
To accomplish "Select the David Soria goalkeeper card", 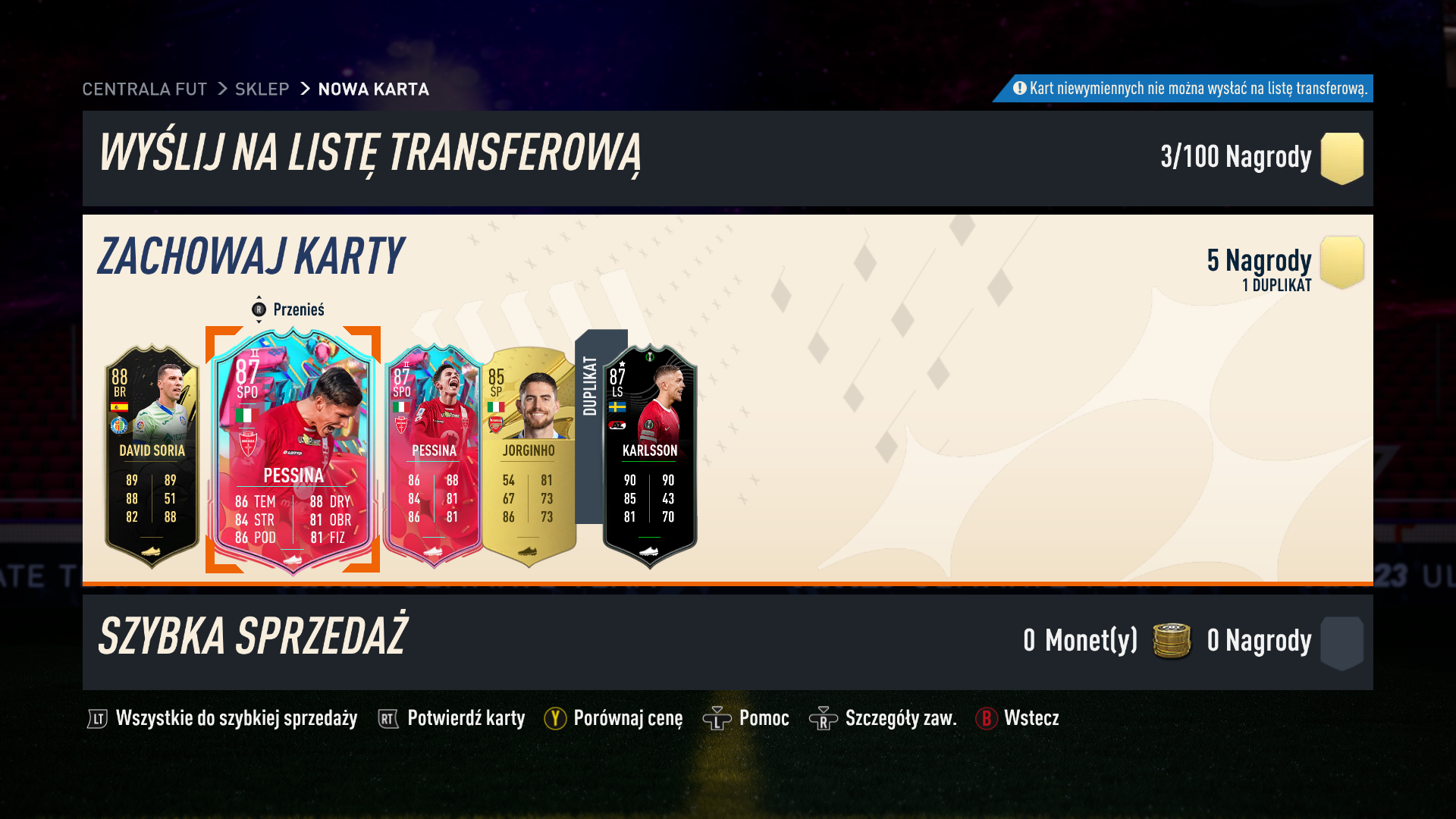I will 152,455.
